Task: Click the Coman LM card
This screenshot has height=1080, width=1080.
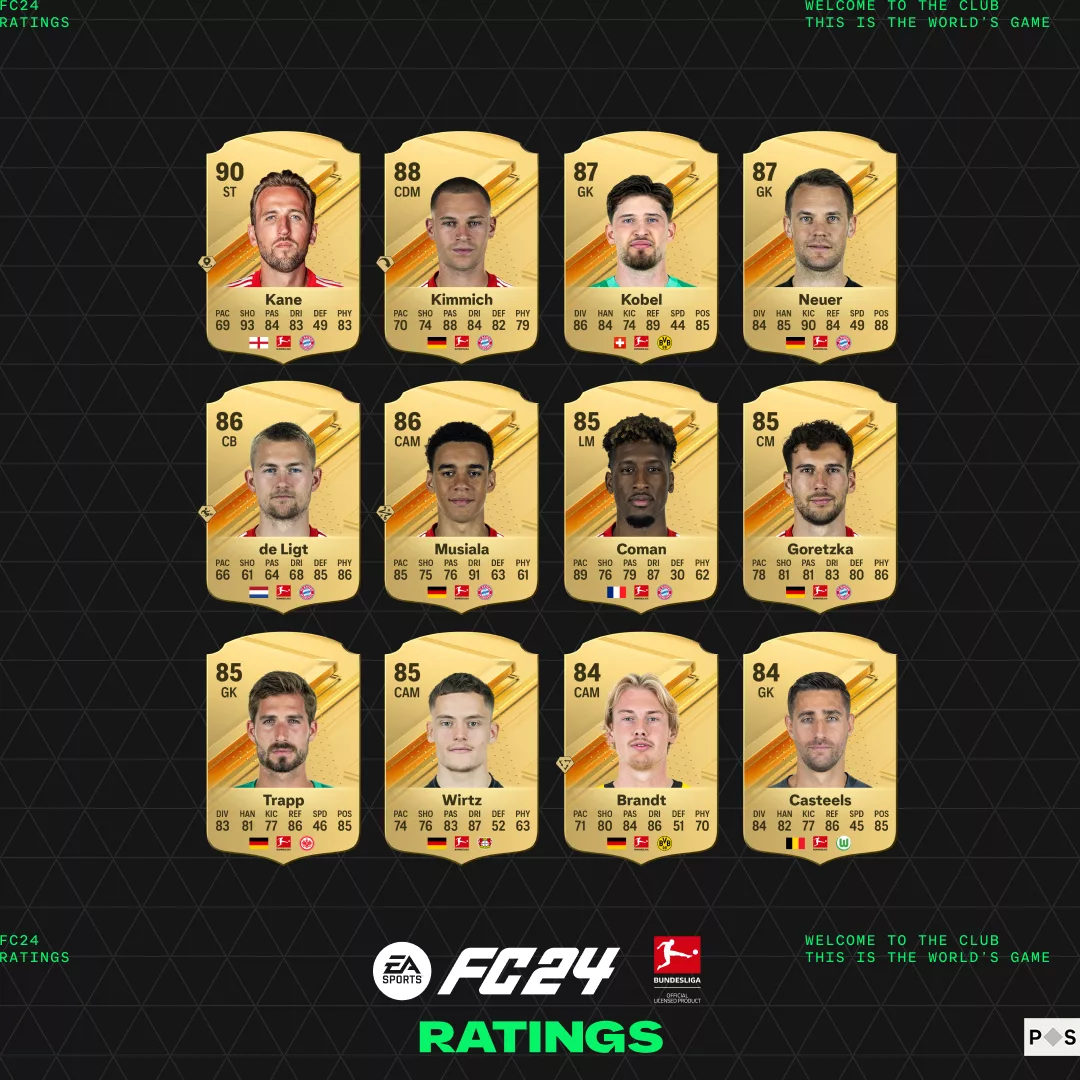Action: pyautogui.click(x=641, y=495)
